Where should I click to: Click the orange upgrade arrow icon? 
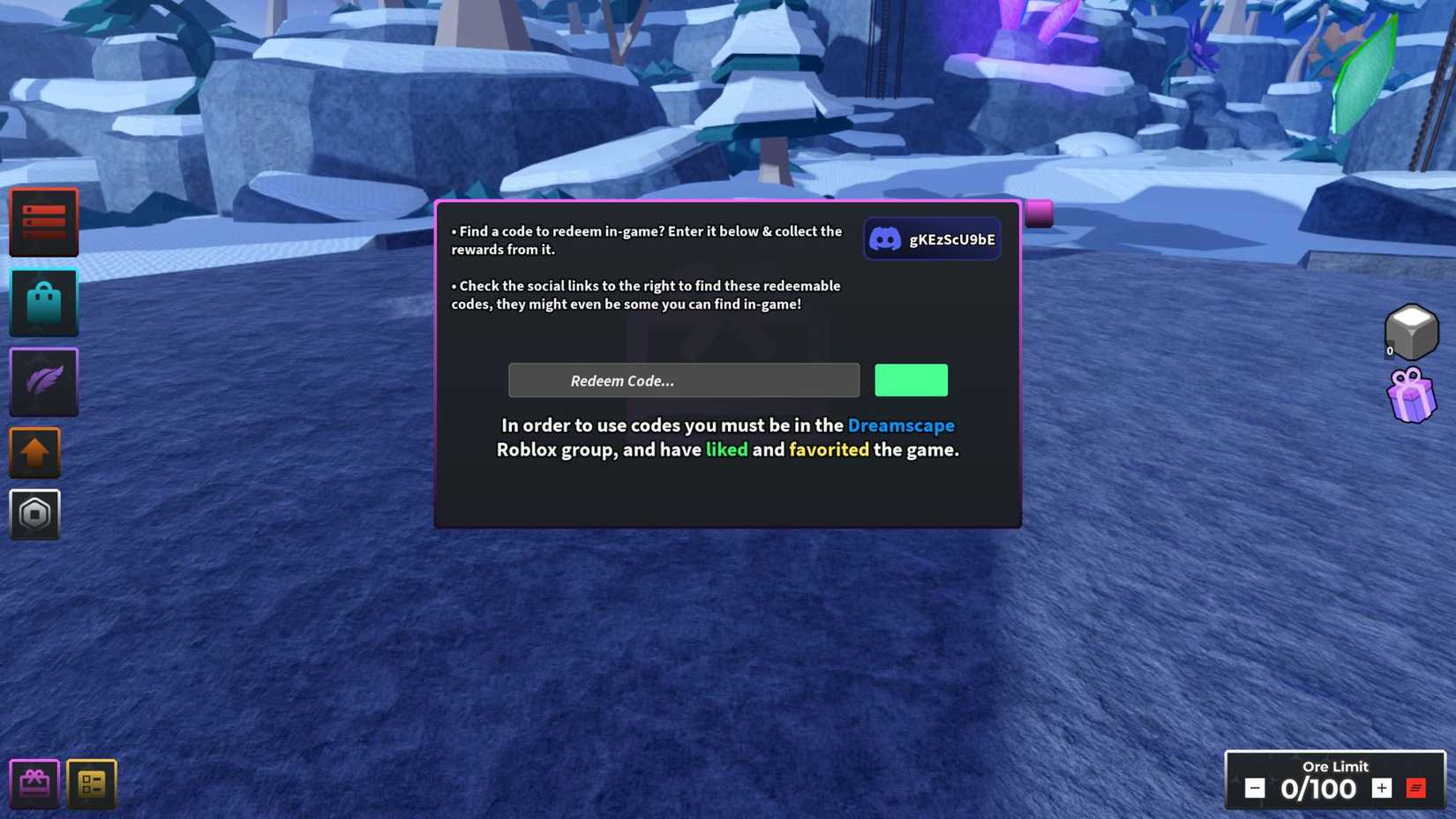[35, 452]
